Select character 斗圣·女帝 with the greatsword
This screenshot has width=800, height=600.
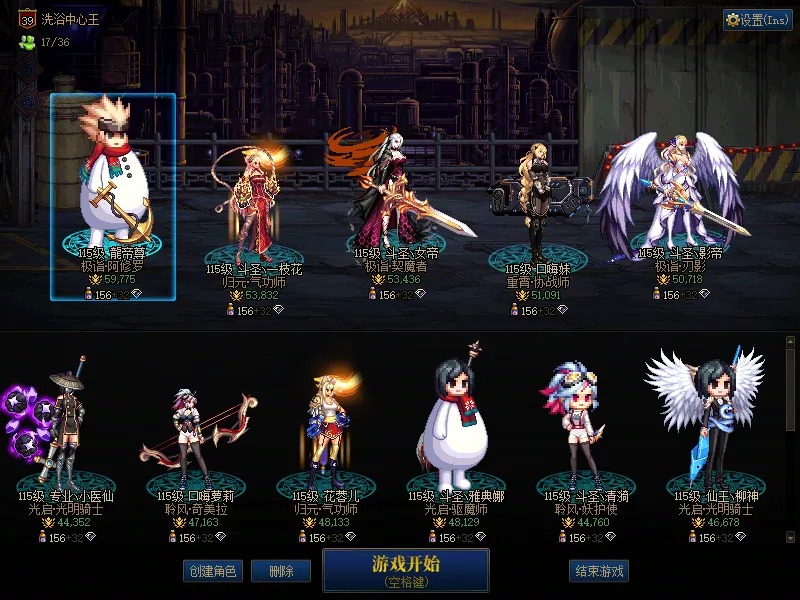[394, 195]
